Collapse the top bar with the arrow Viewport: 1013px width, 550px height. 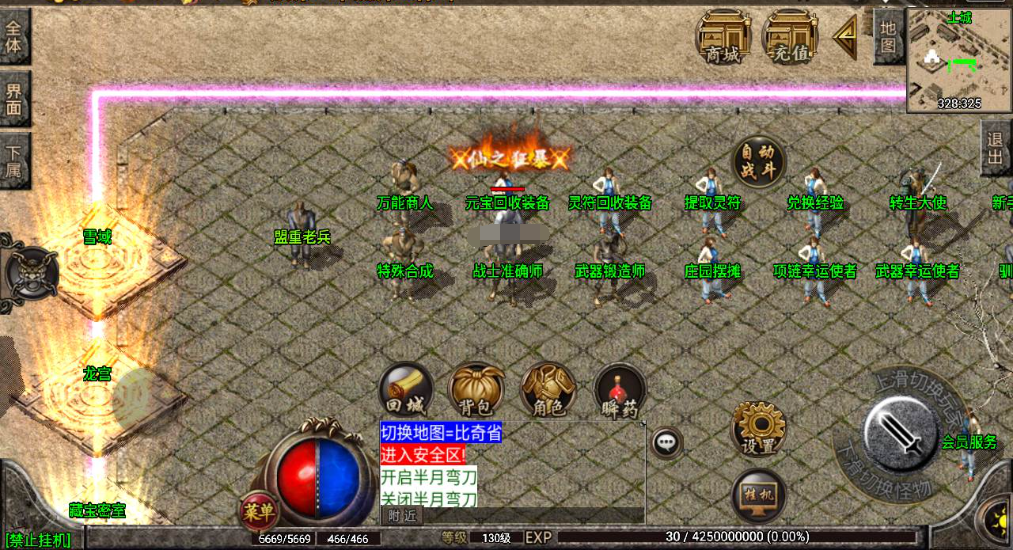(847, 38)
